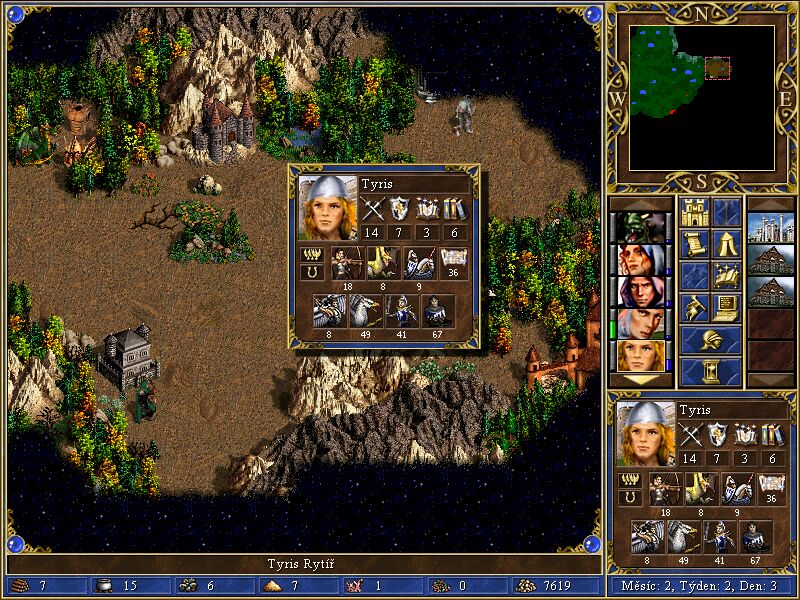This screenshot has height=600, width=800.
Task: Select the white castle town thumbnail
Action: click(770, 228)
